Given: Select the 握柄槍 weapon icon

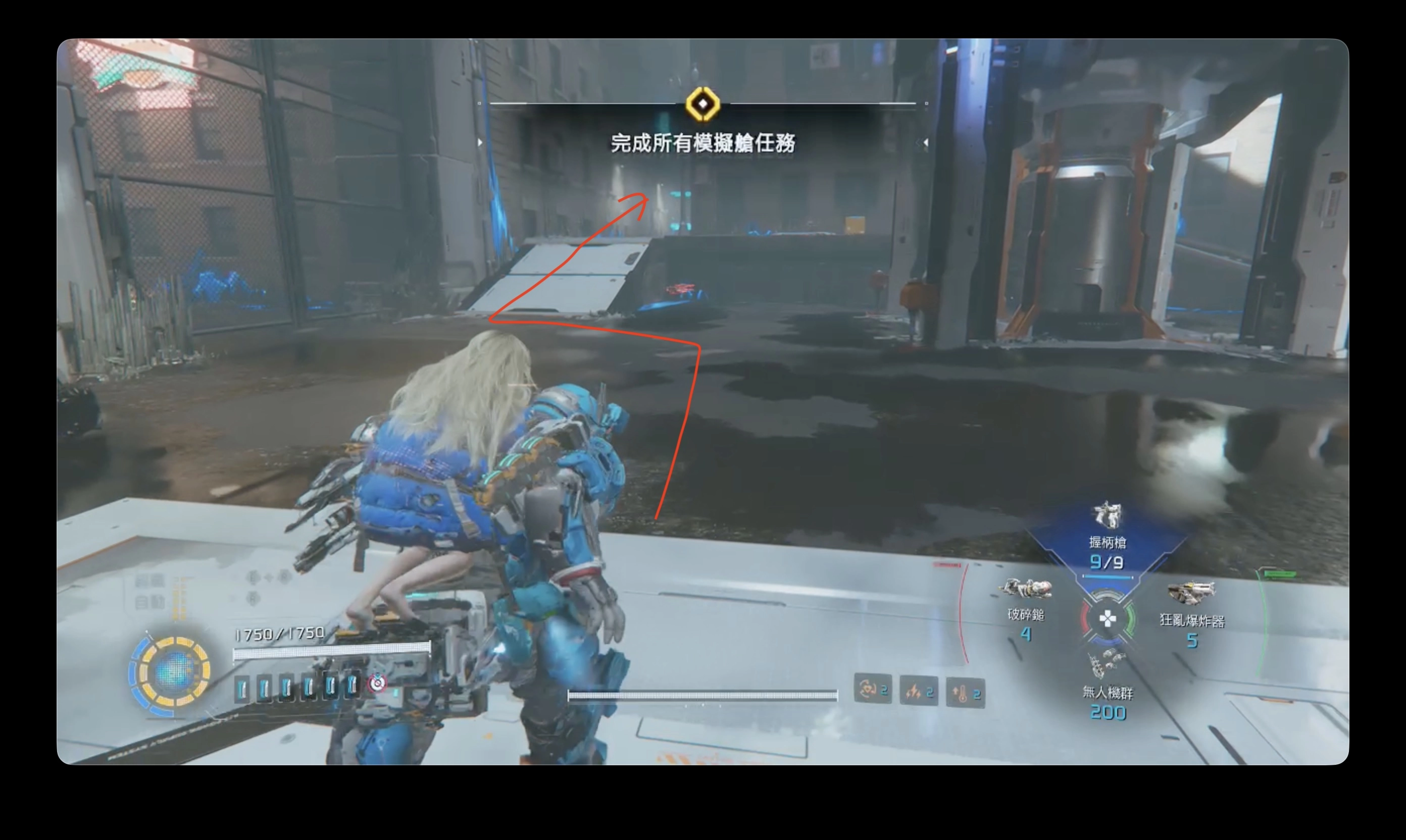Looking at the screenshot, I should pyautogui.click(x=1107, y=515).
